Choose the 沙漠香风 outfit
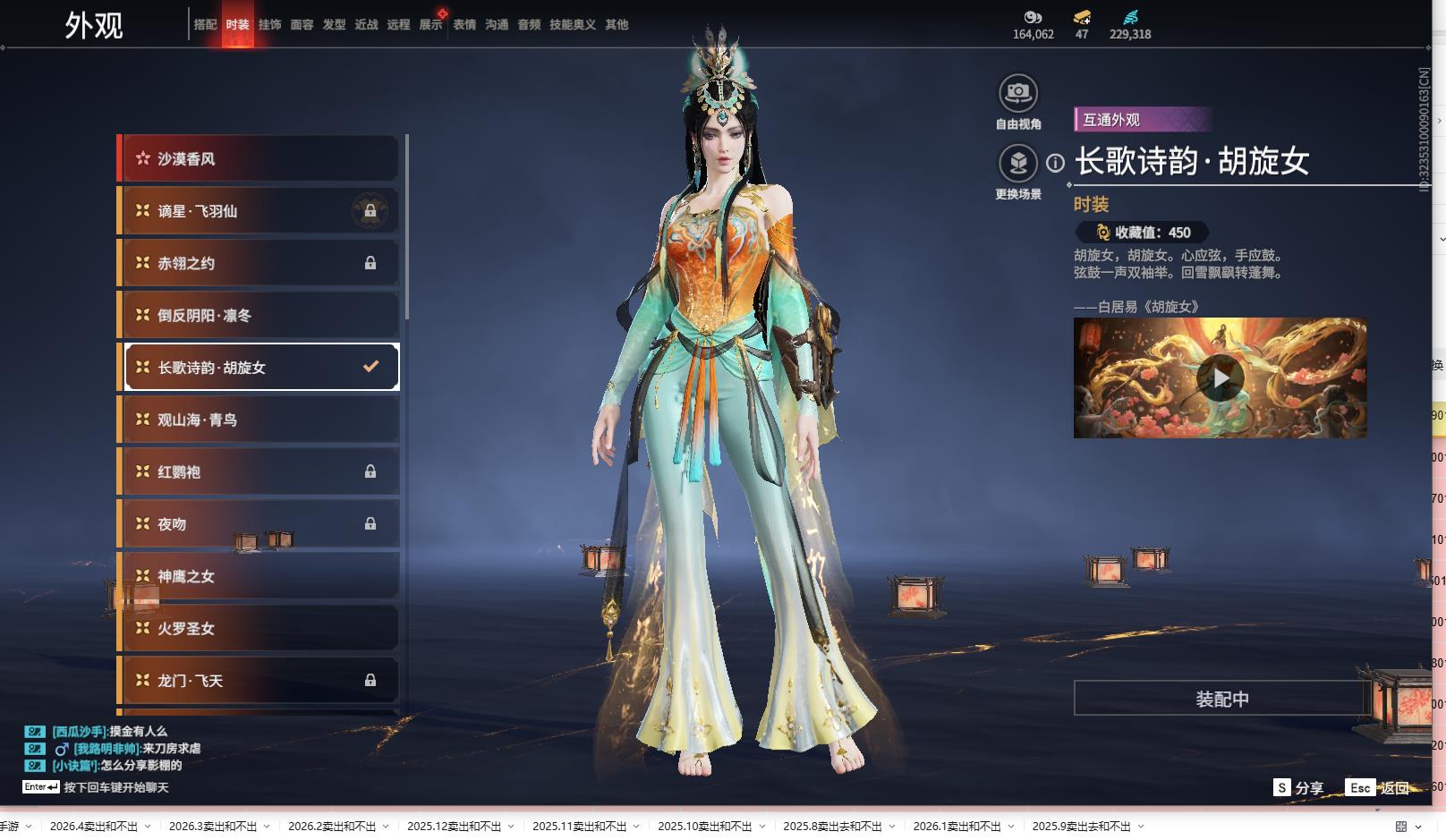The width and height of the screenshot is (1446, 840). (259, 159)
